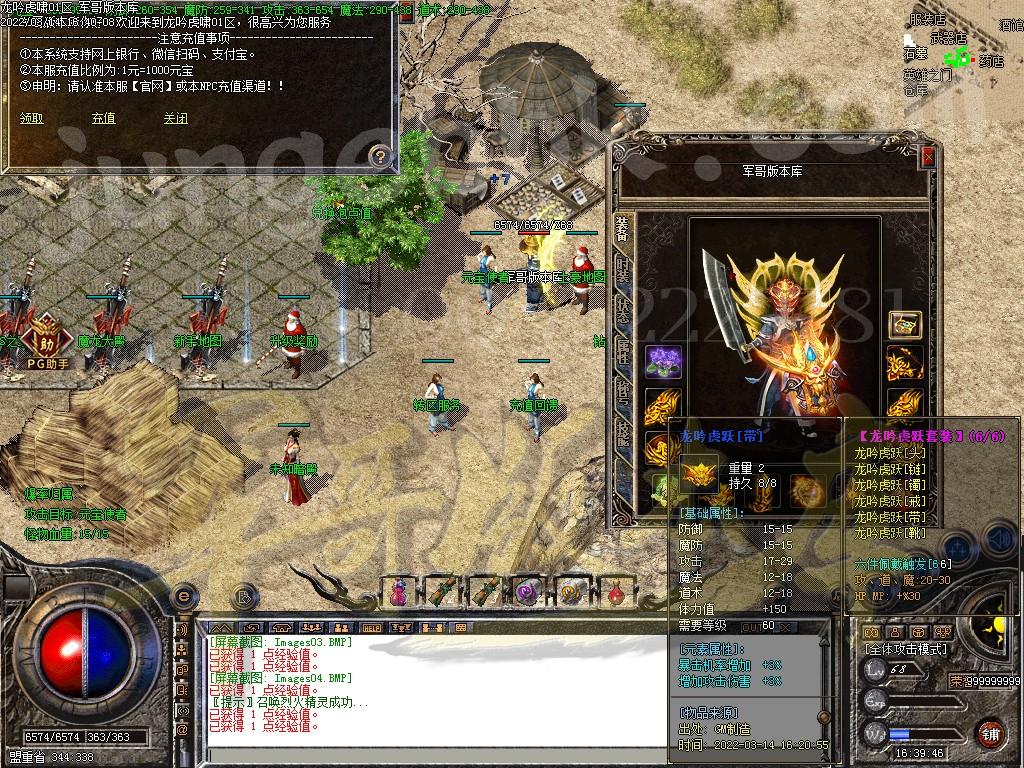This screenshot has height=768, width=1024.
Task: Click the round 'e' button above chat
Action: click(183, 597)
